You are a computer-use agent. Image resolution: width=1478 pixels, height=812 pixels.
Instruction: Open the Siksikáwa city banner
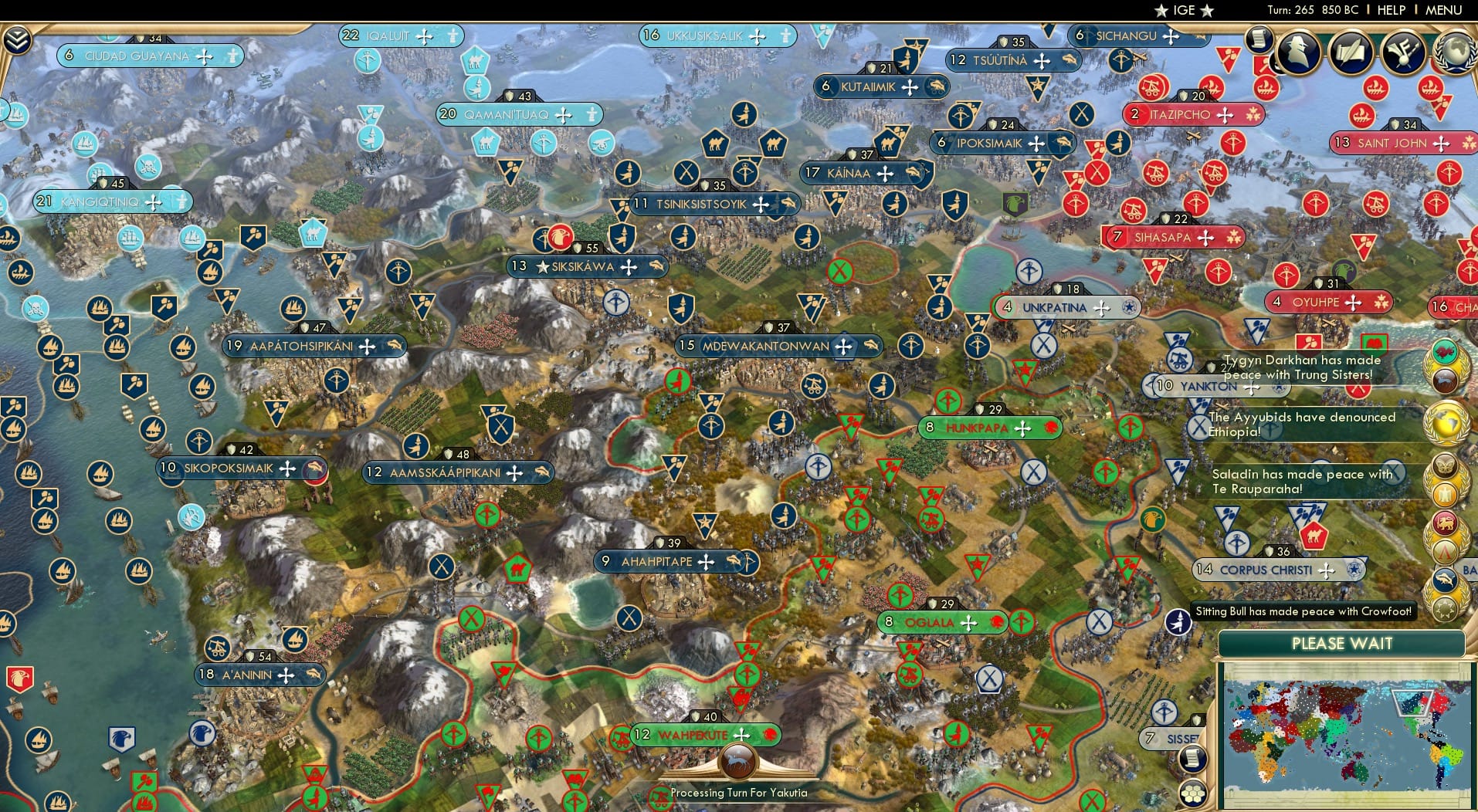click(585, 266)
